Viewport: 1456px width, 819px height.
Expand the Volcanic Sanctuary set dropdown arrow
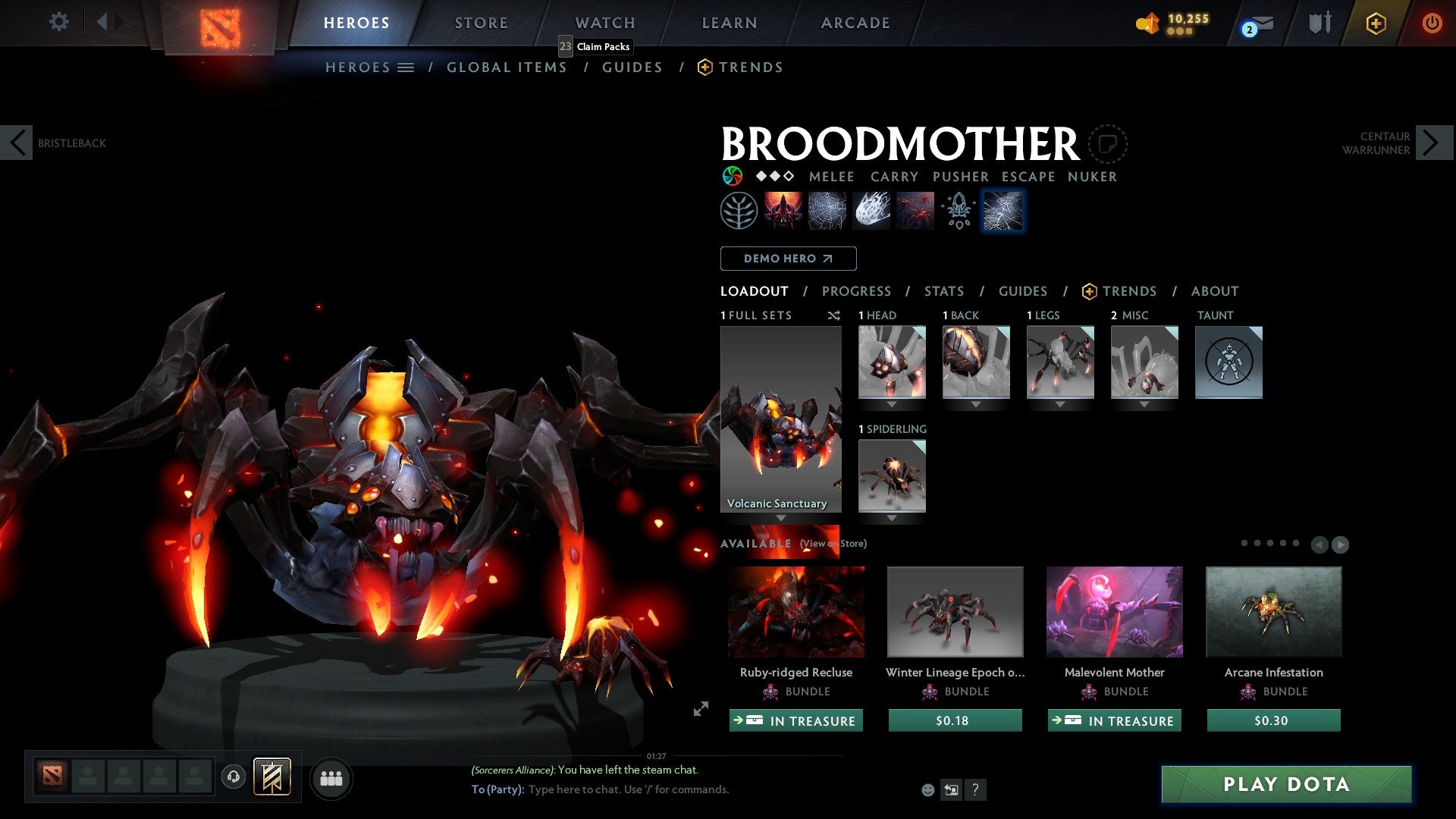[780, 516]
